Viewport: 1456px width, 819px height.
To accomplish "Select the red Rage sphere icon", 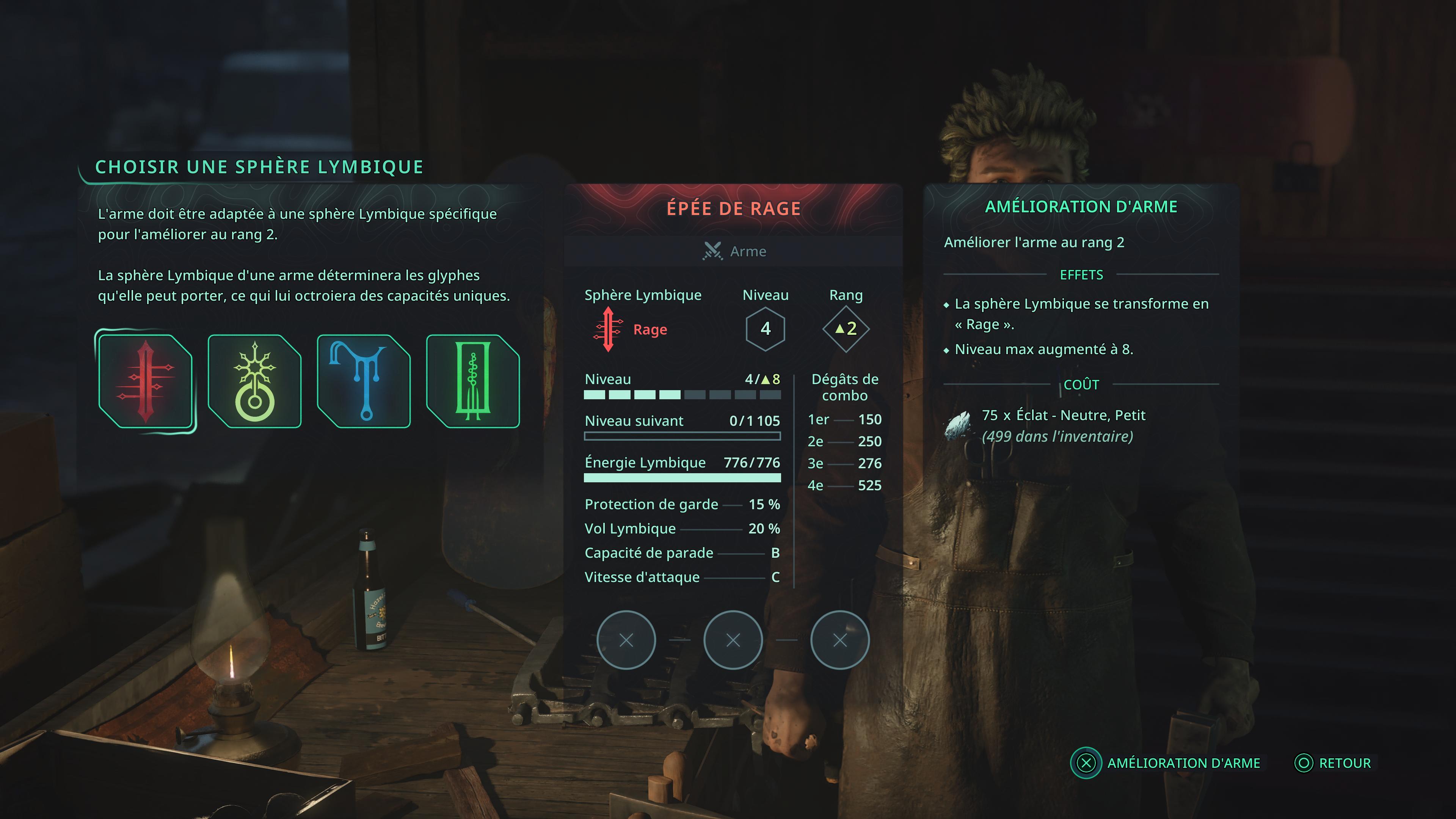I will click(145, 381).
